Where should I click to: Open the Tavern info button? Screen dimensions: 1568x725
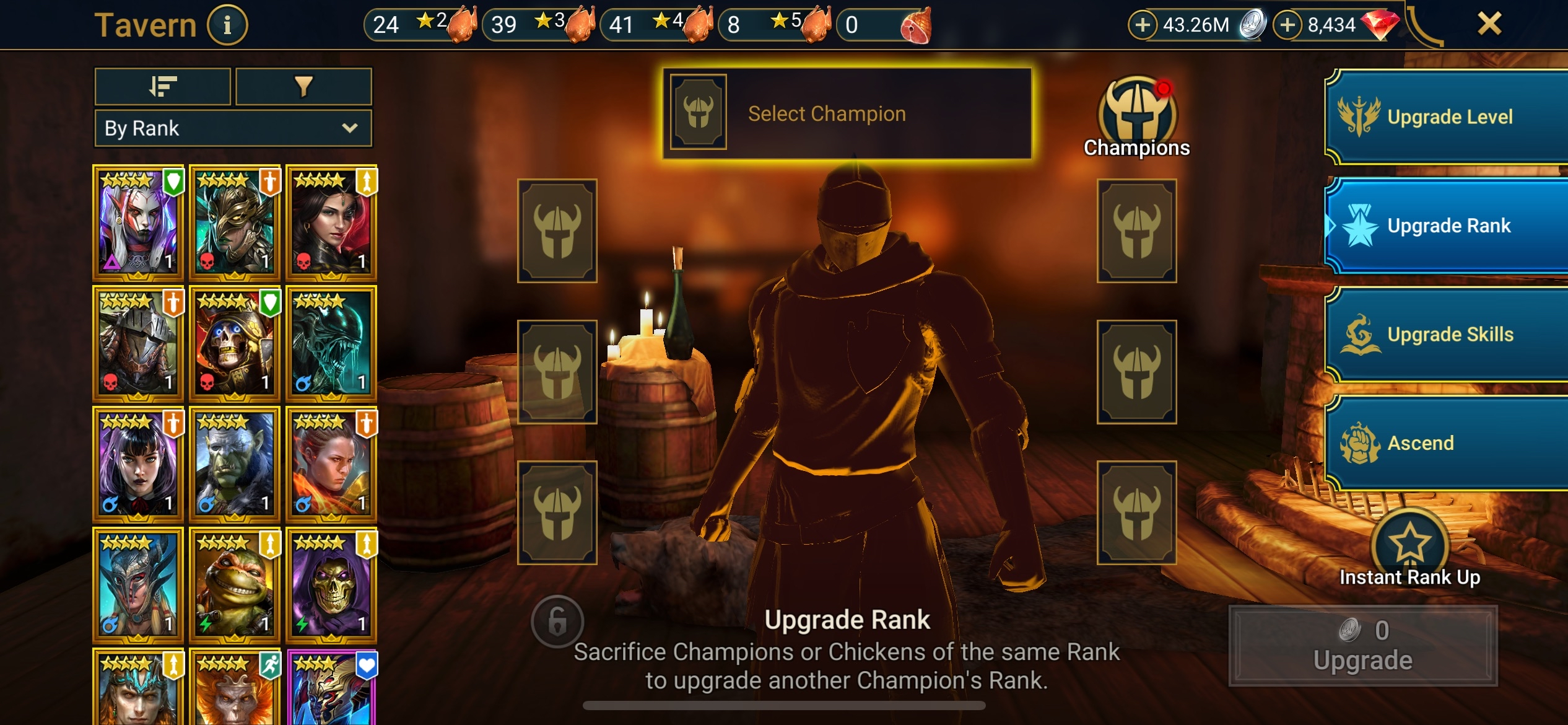pyautogui.click(x=227, y=25)
